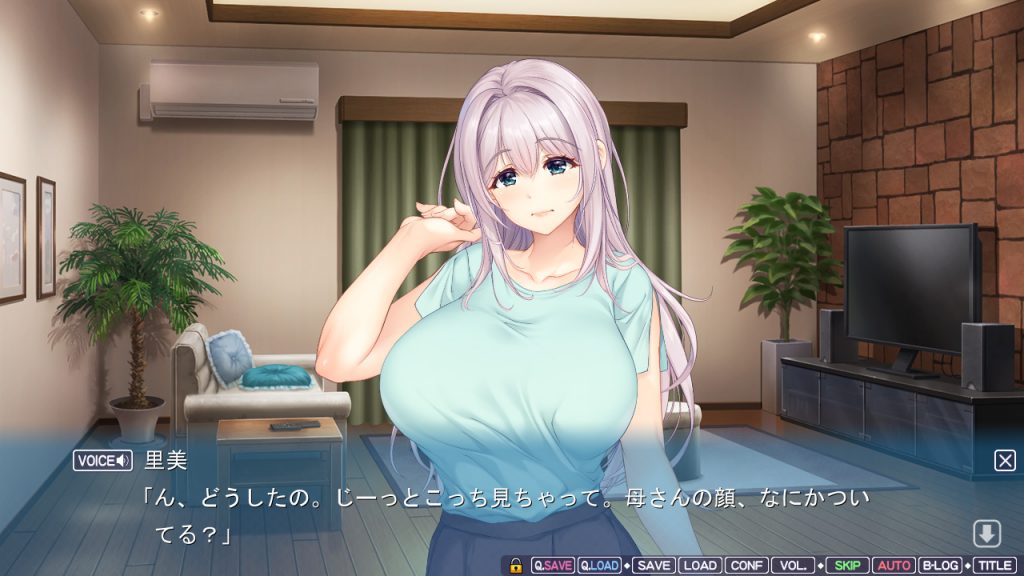
Task: Activate SKIP mode
Action: click(847, 565)
